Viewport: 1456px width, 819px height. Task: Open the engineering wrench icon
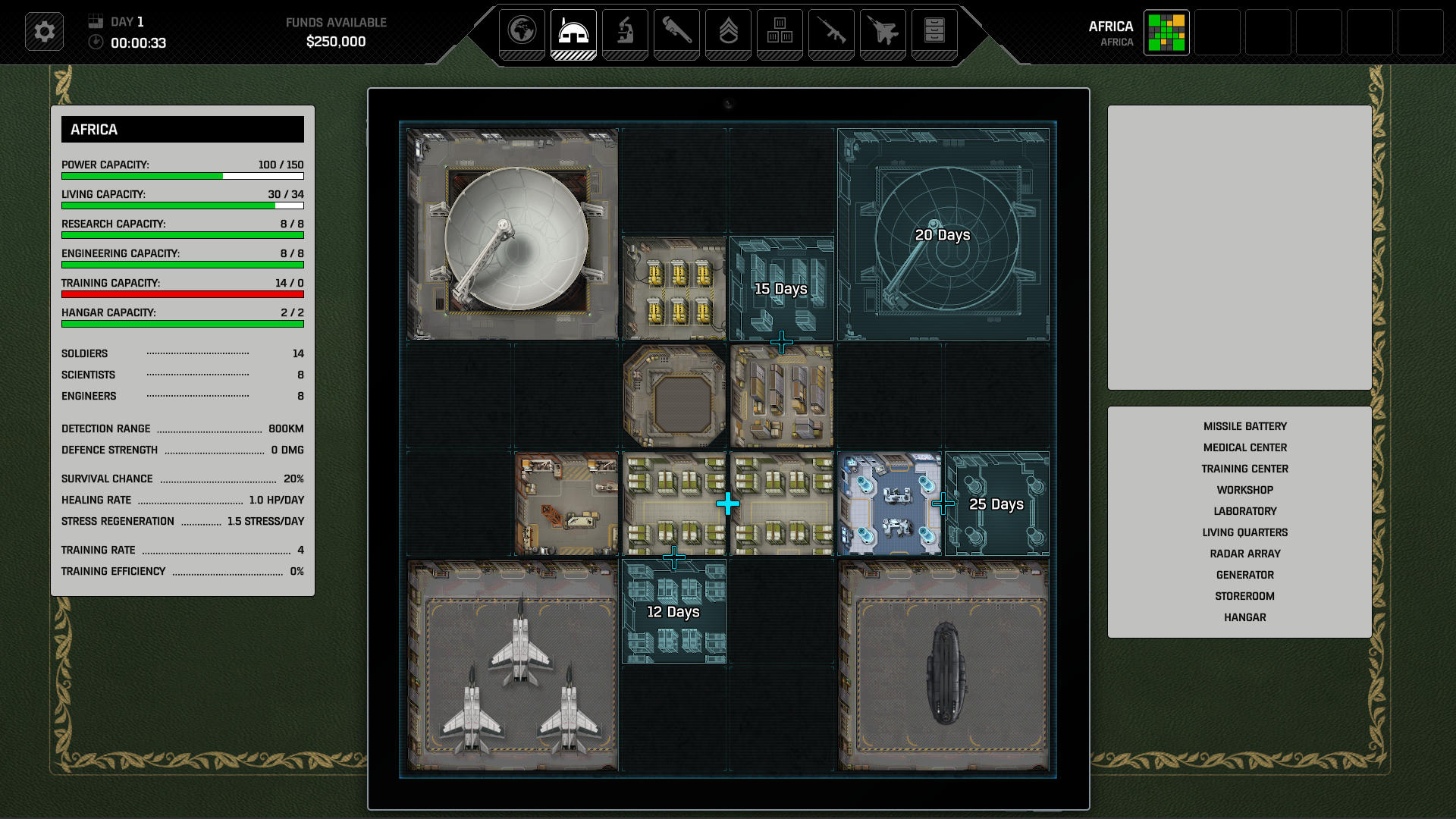(x=676, y=33)
